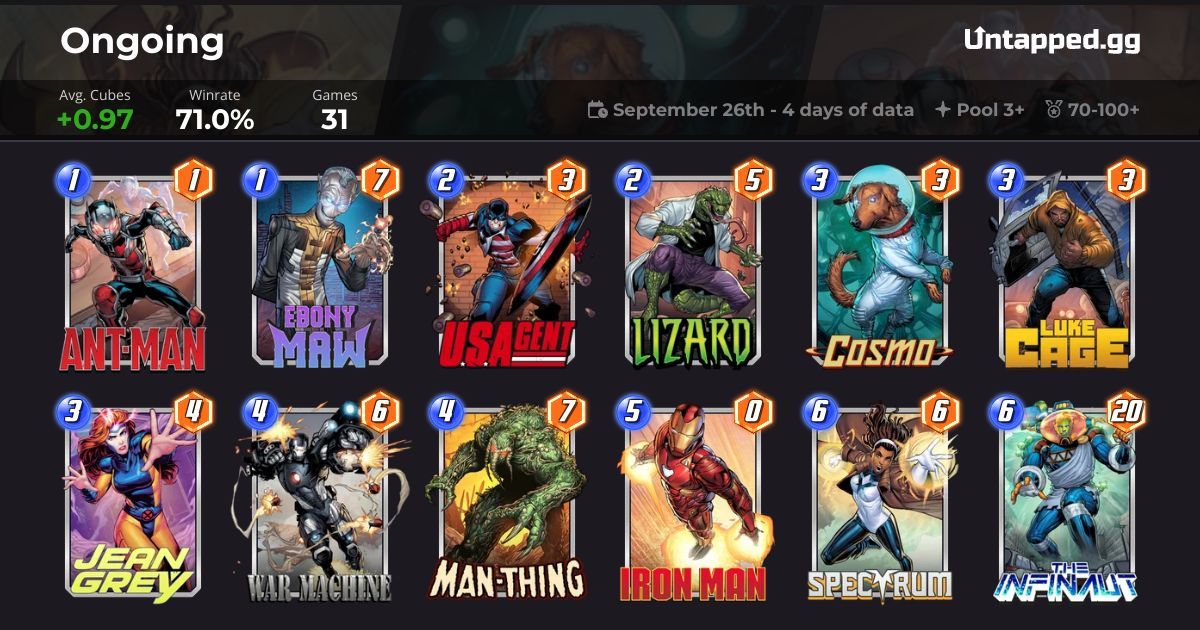Select the Ant-Man card
The image size is (1200, 630).
tap(132, 272)
